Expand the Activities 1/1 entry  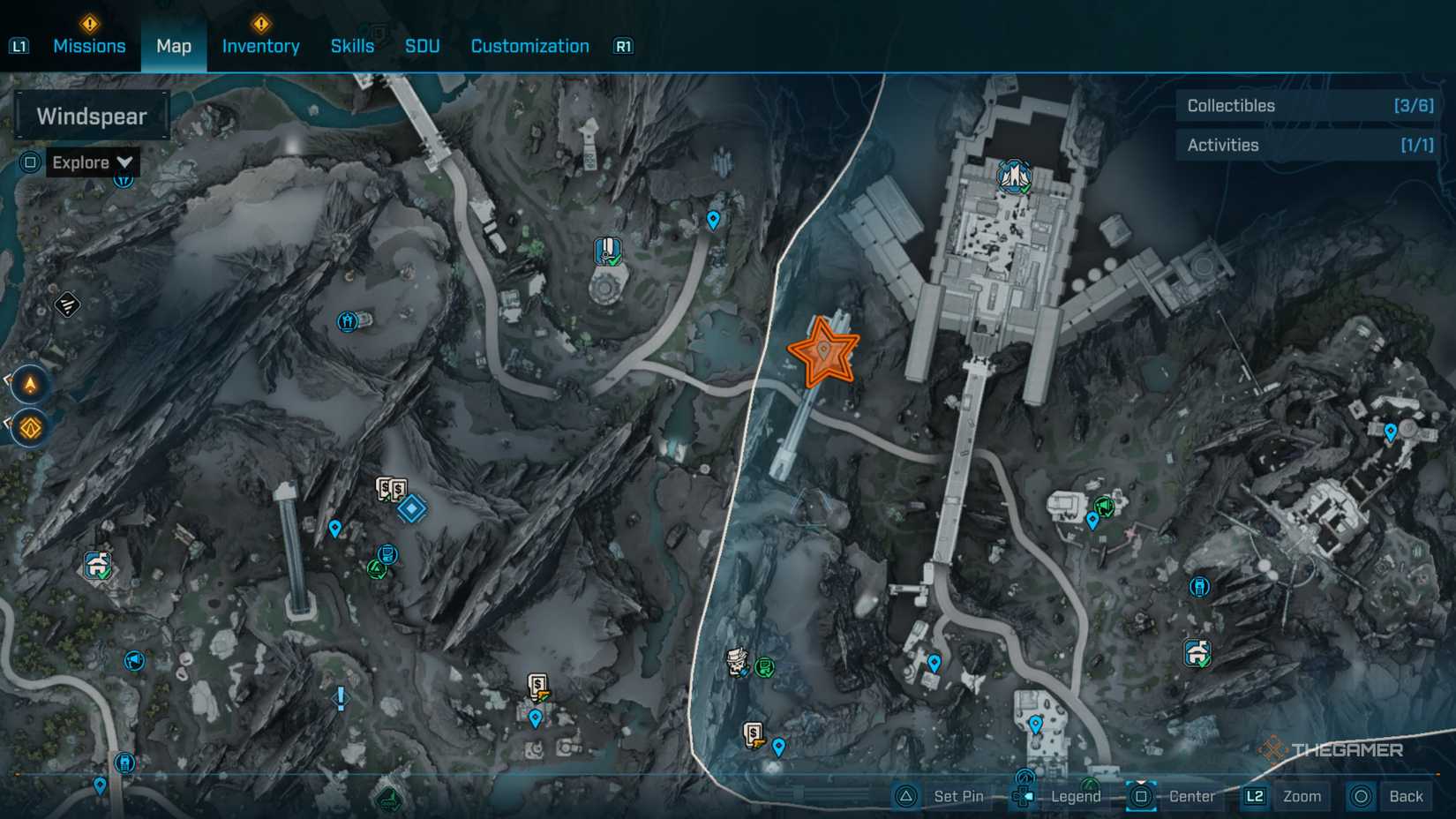click(x=1304, y=145)
